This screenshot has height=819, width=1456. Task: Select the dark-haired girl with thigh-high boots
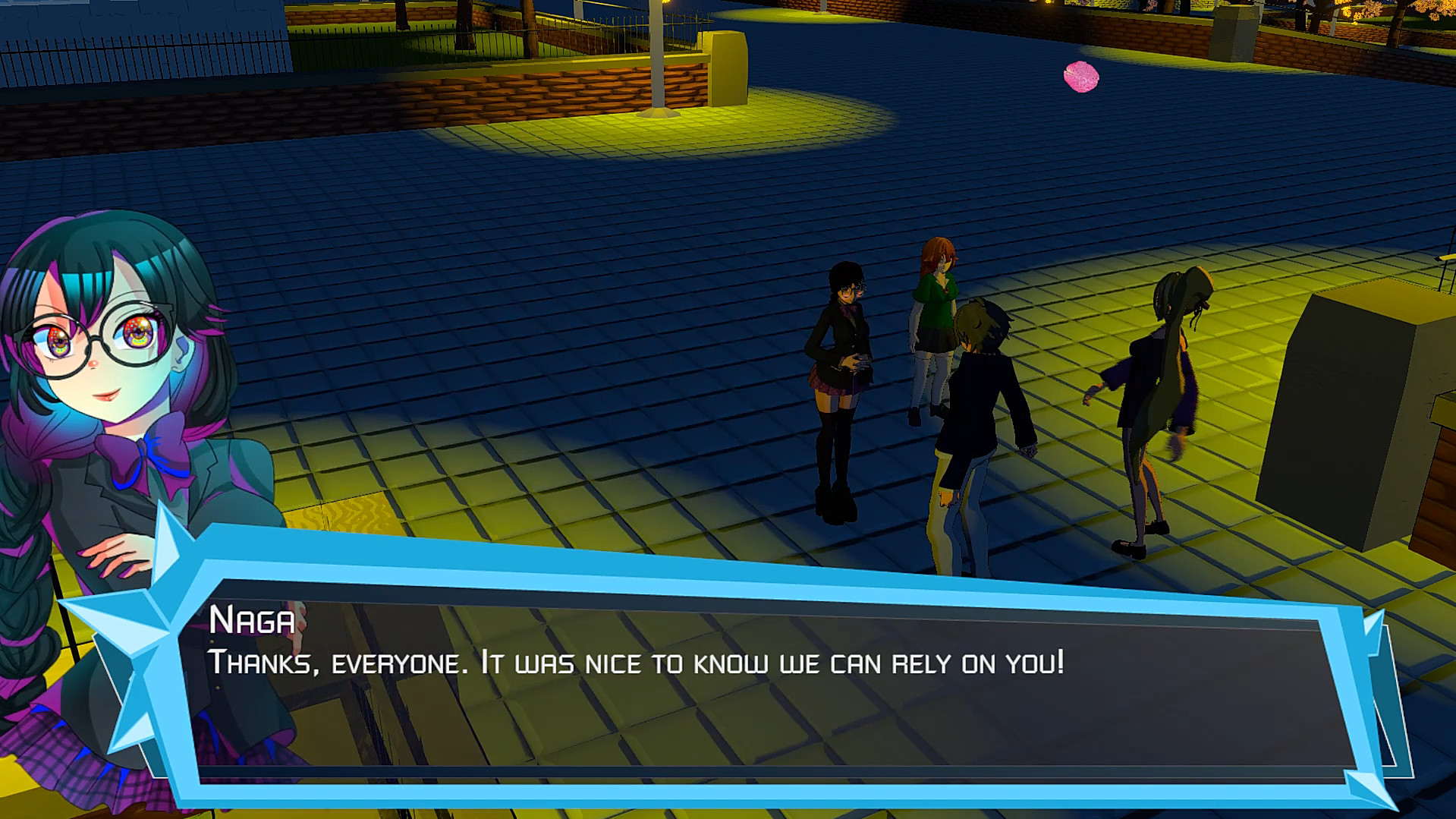[x=842, y=380]
